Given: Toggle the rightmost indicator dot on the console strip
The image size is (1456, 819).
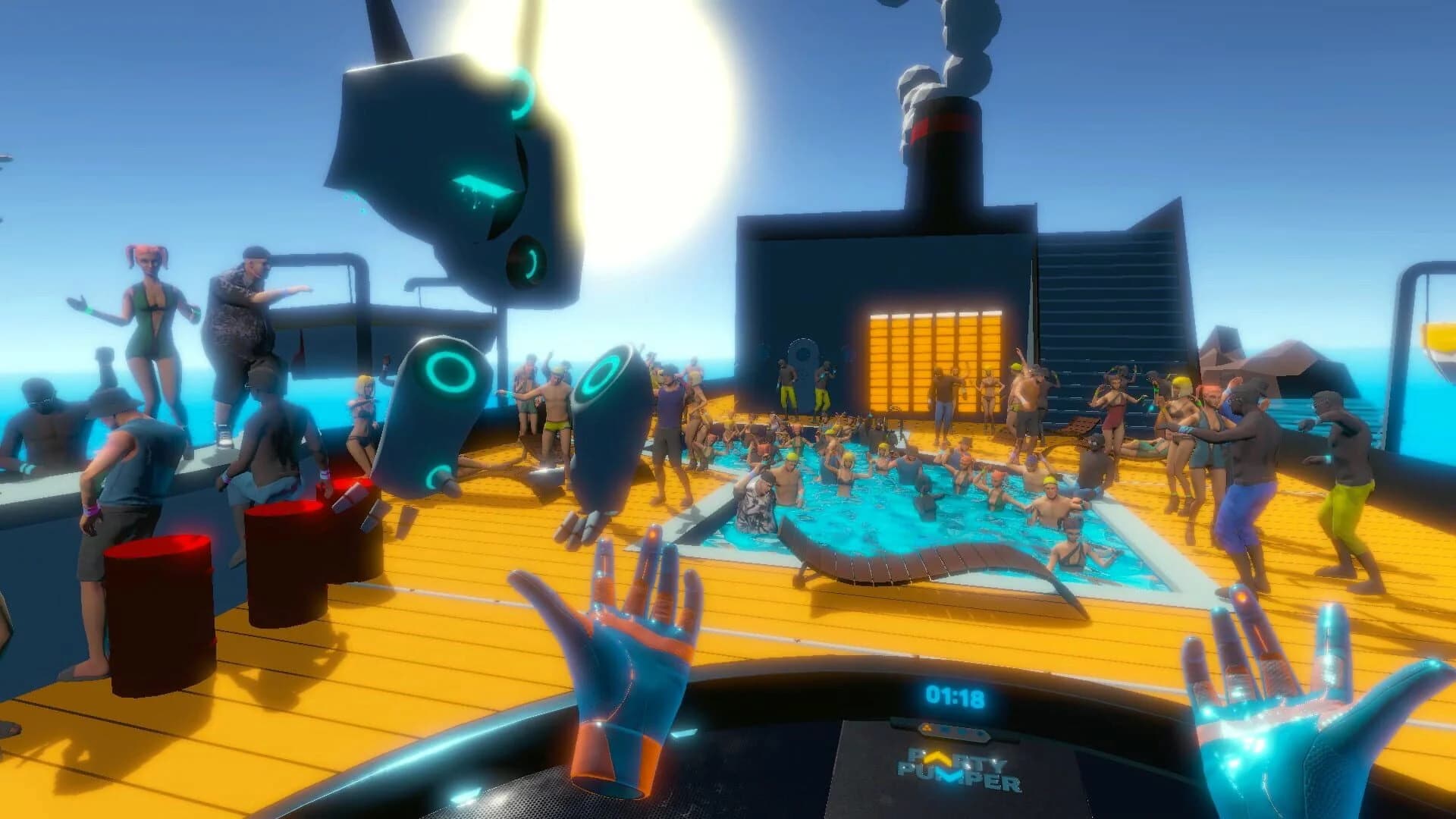Looking at the screenshot, I should (x=979, y=733).
